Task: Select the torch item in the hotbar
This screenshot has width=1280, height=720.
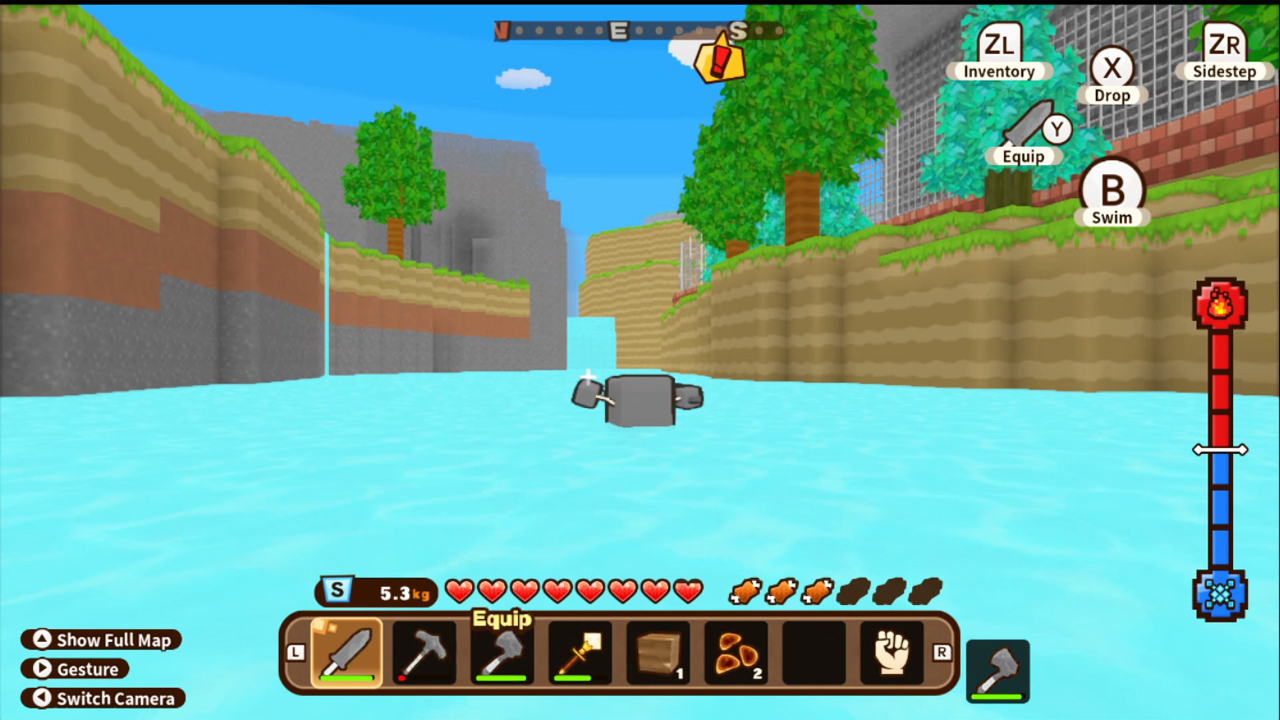Action: [x=579, y=652]
